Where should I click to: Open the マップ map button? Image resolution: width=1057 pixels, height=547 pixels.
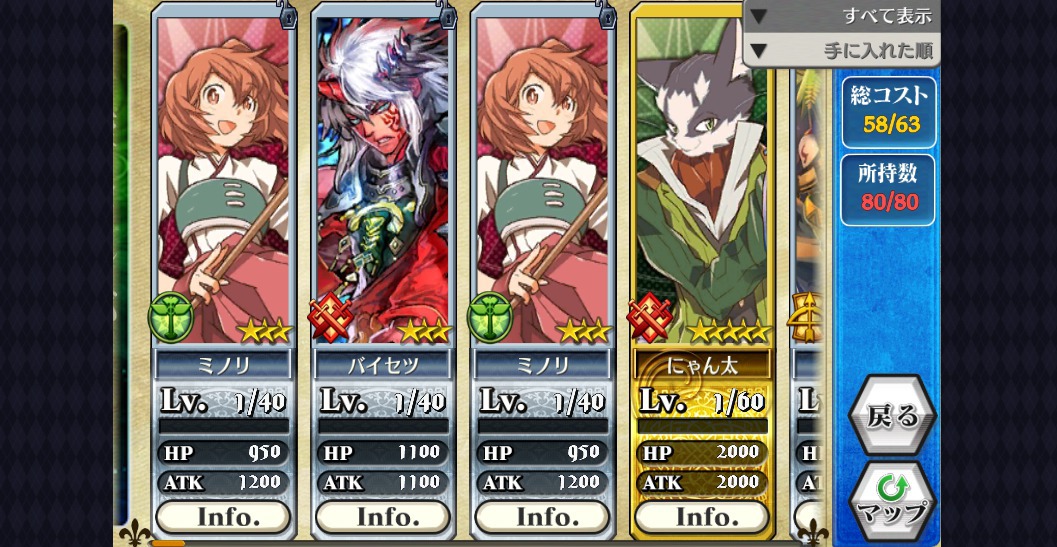tap(891, 500)
